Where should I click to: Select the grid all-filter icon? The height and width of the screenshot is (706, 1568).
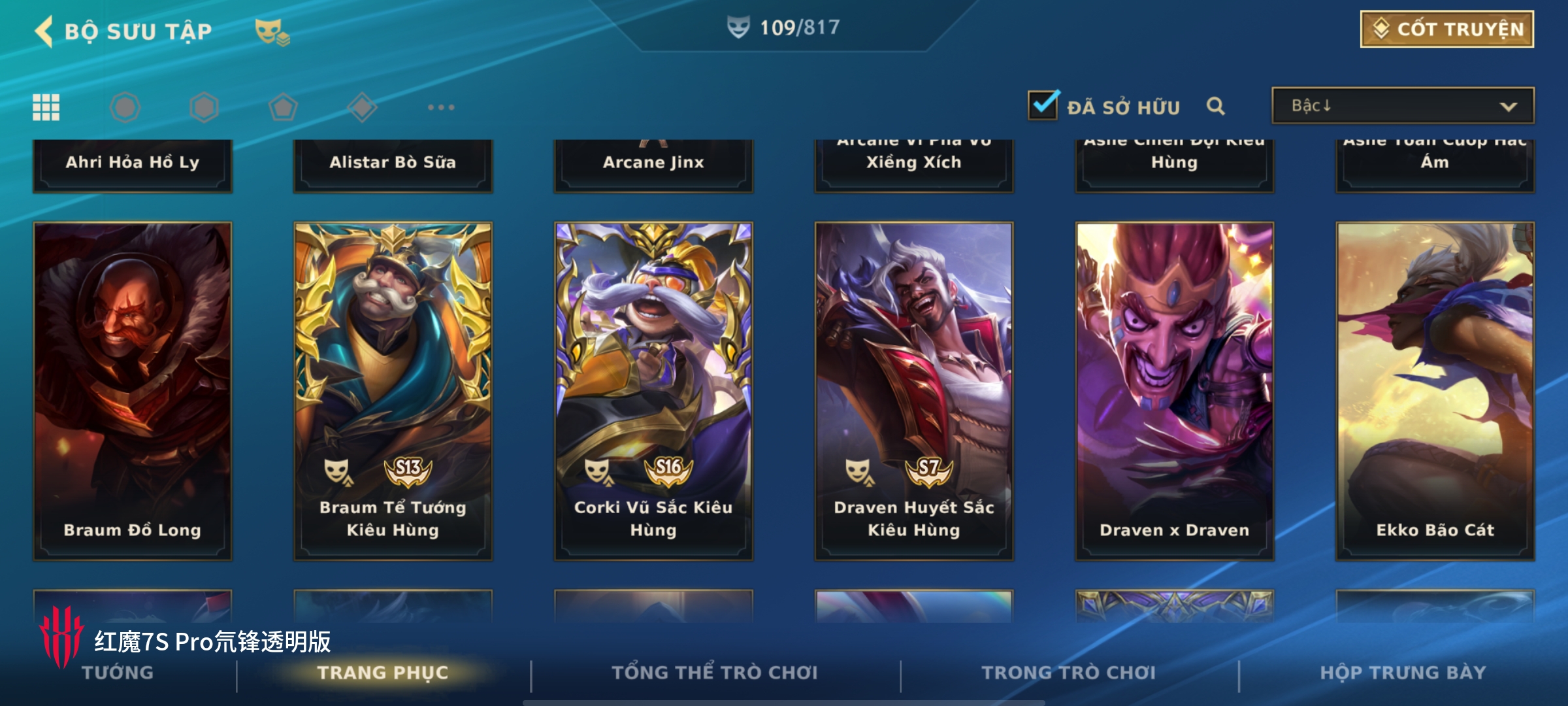click(46, 107)
